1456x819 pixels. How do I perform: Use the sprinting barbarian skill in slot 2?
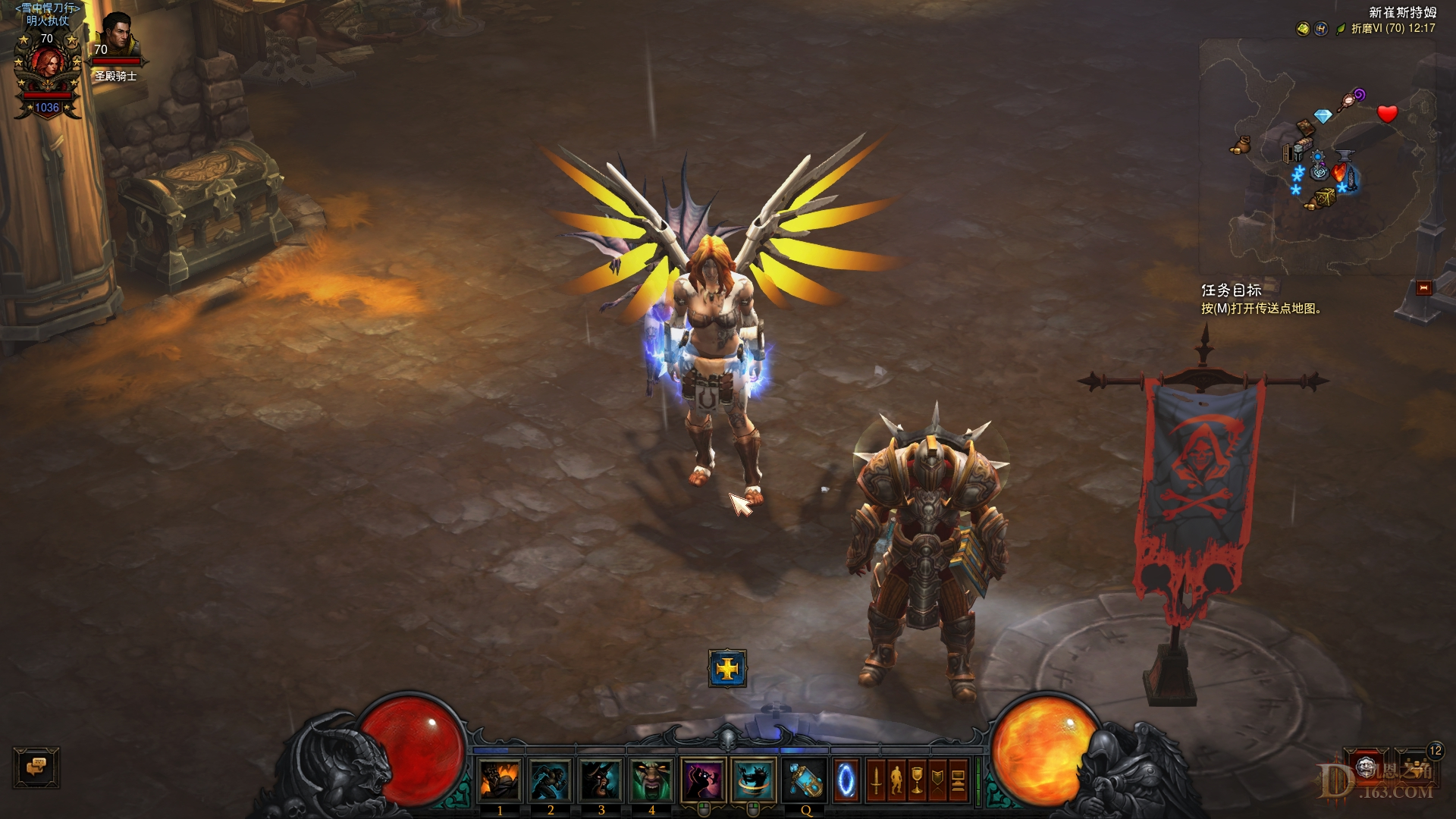(551, 780)
